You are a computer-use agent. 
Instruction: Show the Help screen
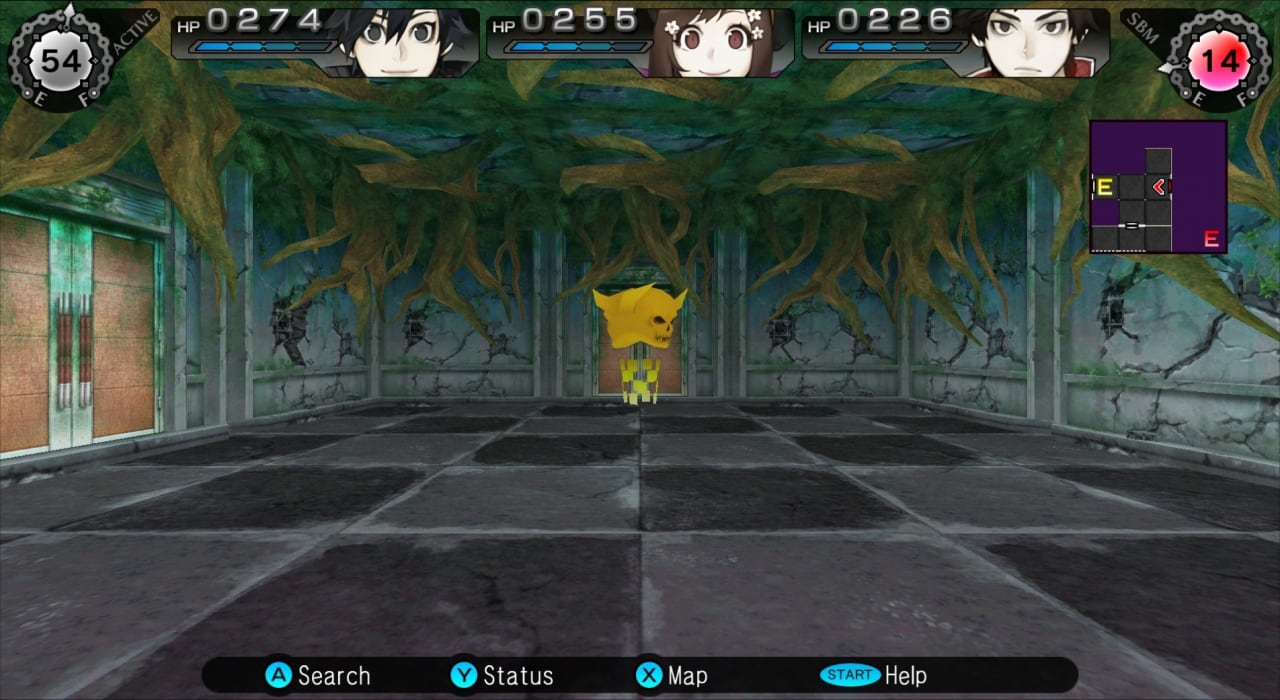[873, 676]
